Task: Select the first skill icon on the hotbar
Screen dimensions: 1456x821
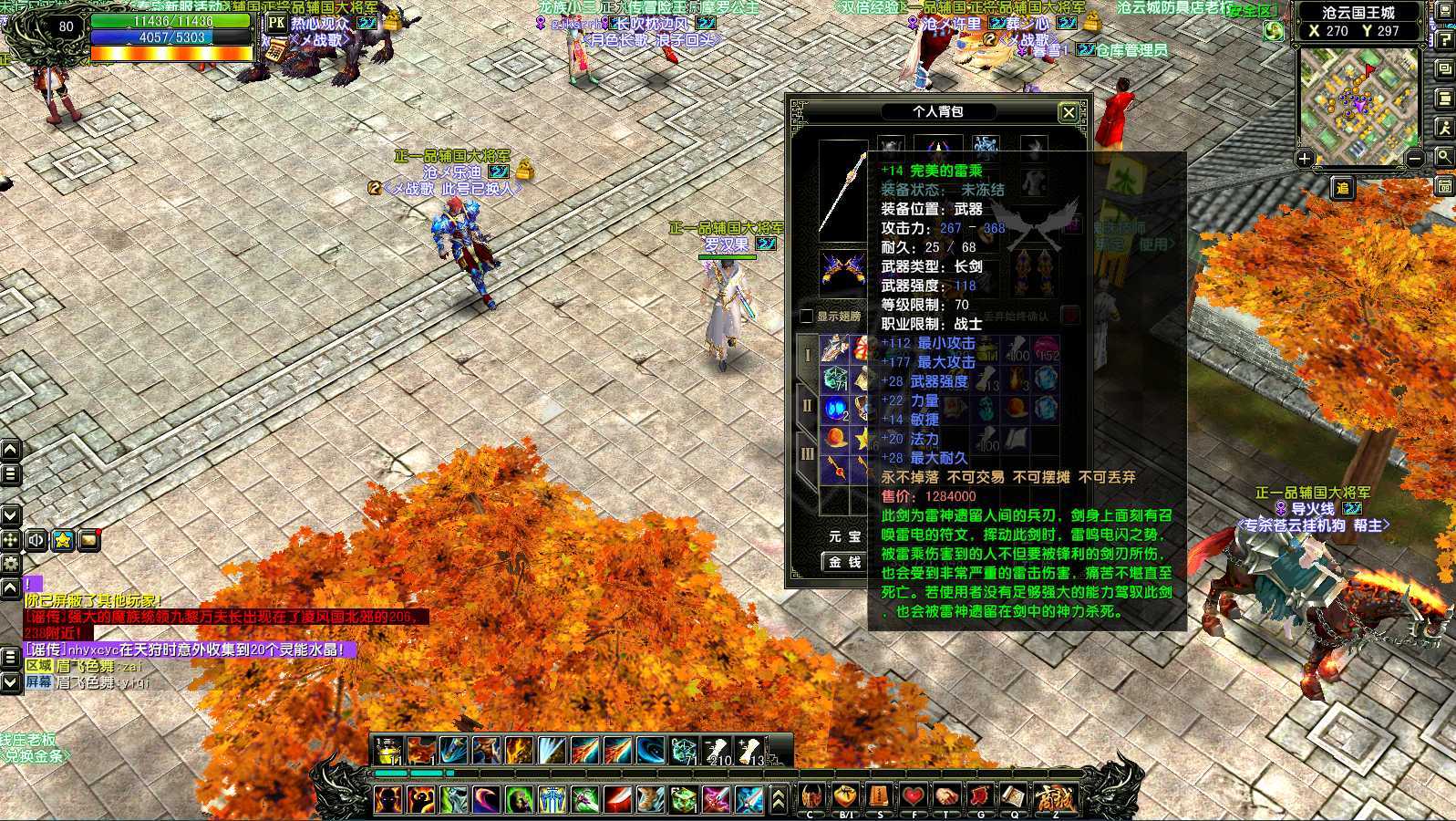Action: click(x=387, y=748)
